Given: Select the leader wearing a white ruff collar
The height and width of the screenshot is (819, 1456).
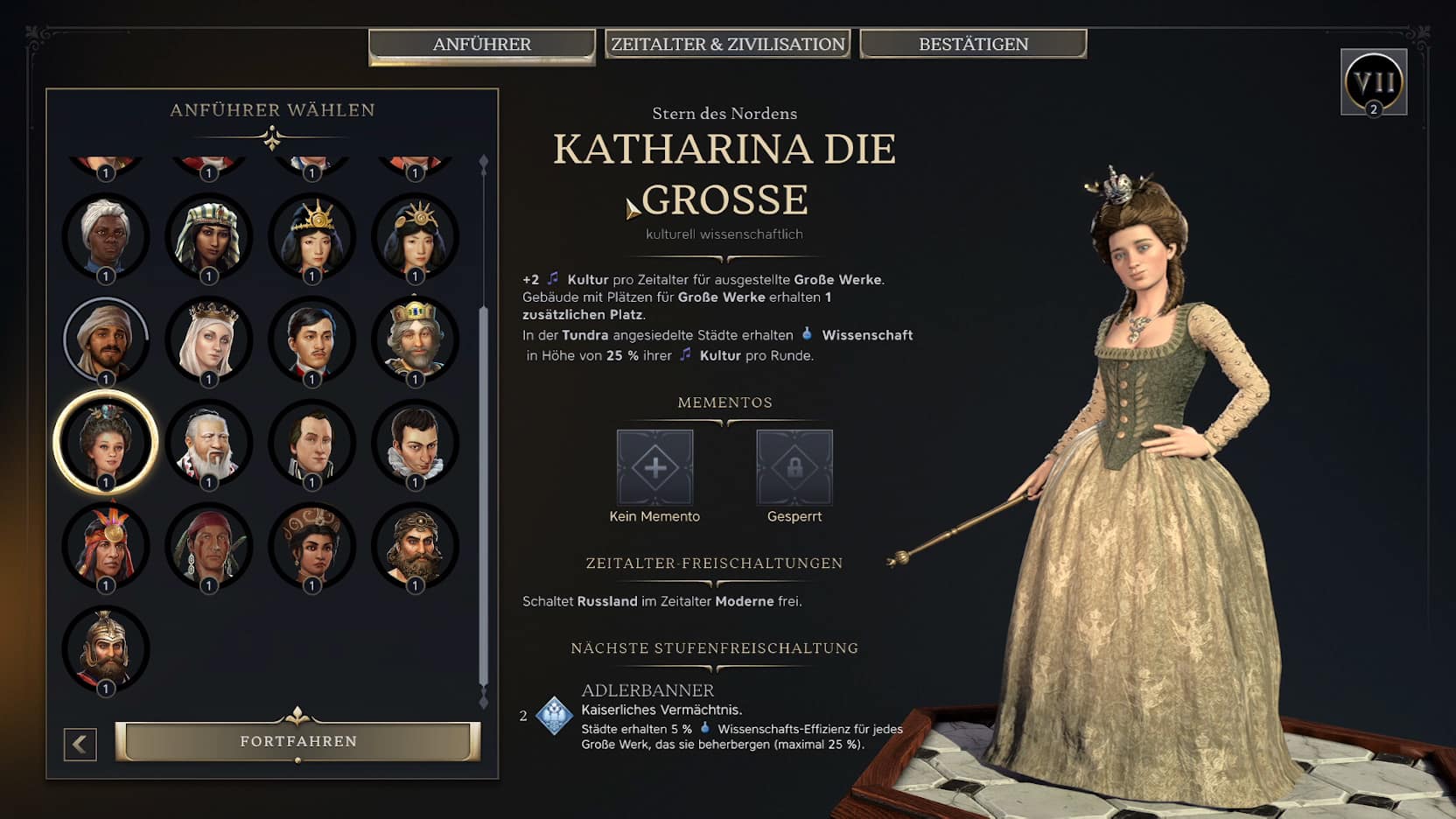Looking at the screenshot, I should (x=415, y=441).
